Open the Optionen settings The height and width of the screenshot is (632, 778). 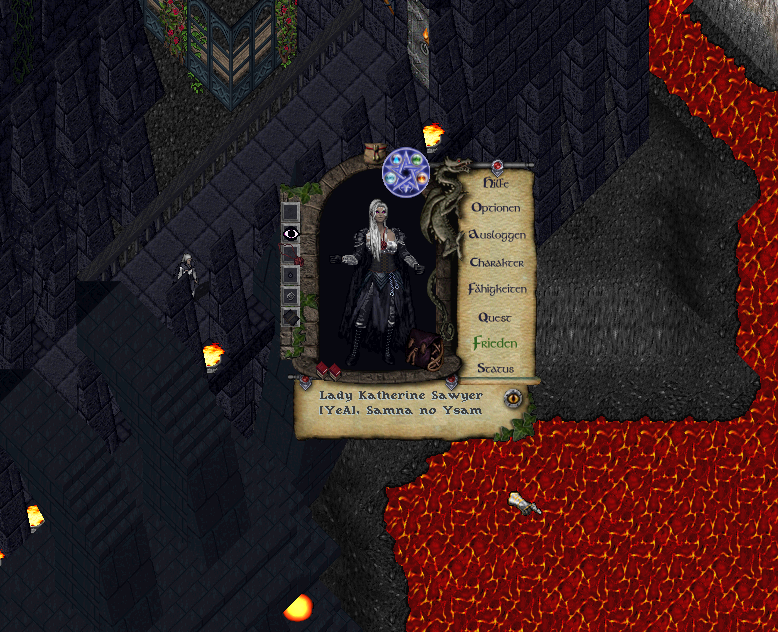[496, 208]
